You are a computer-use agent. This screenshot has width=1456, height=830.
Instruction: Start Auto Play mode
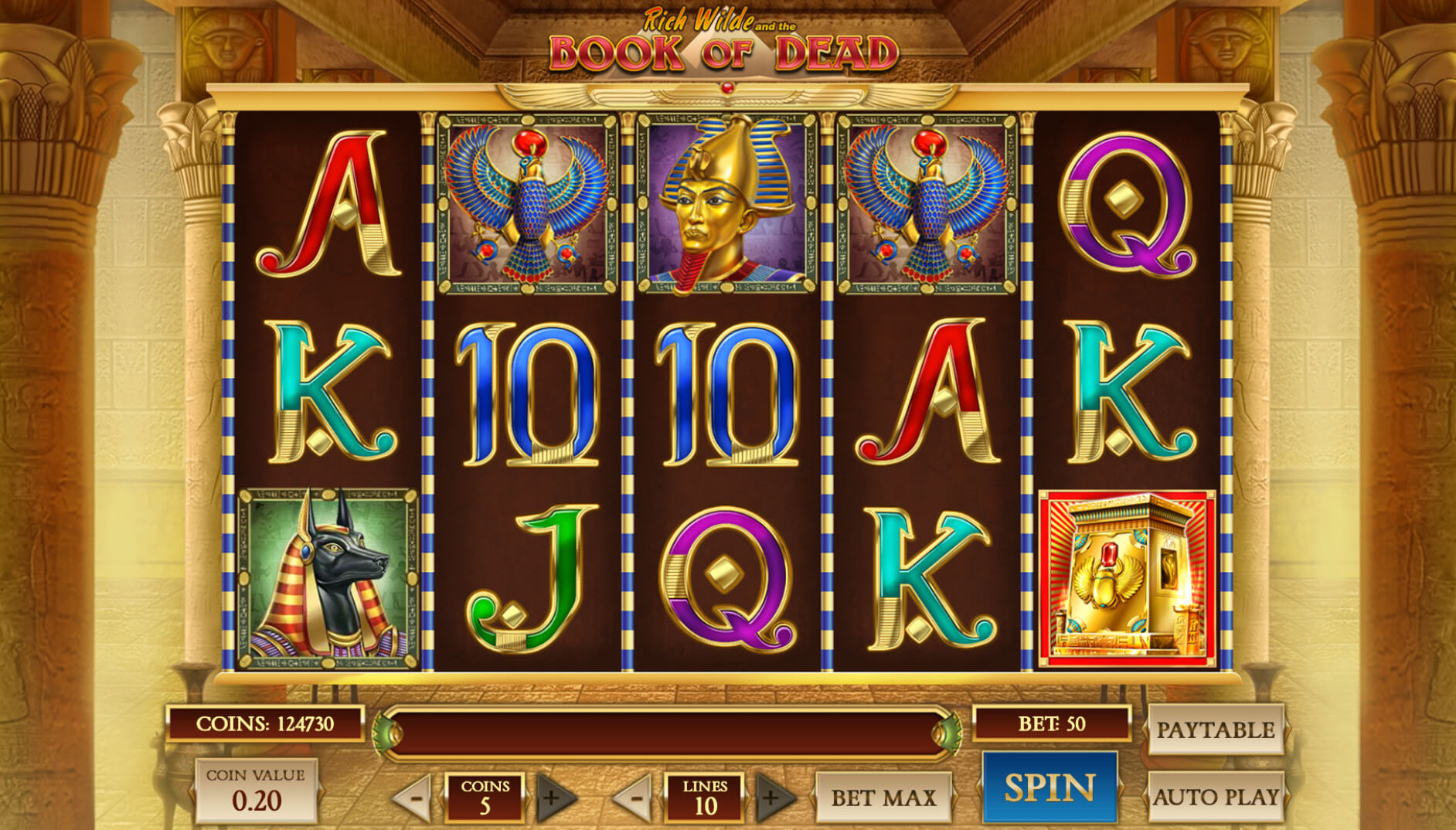[1215, 796]
